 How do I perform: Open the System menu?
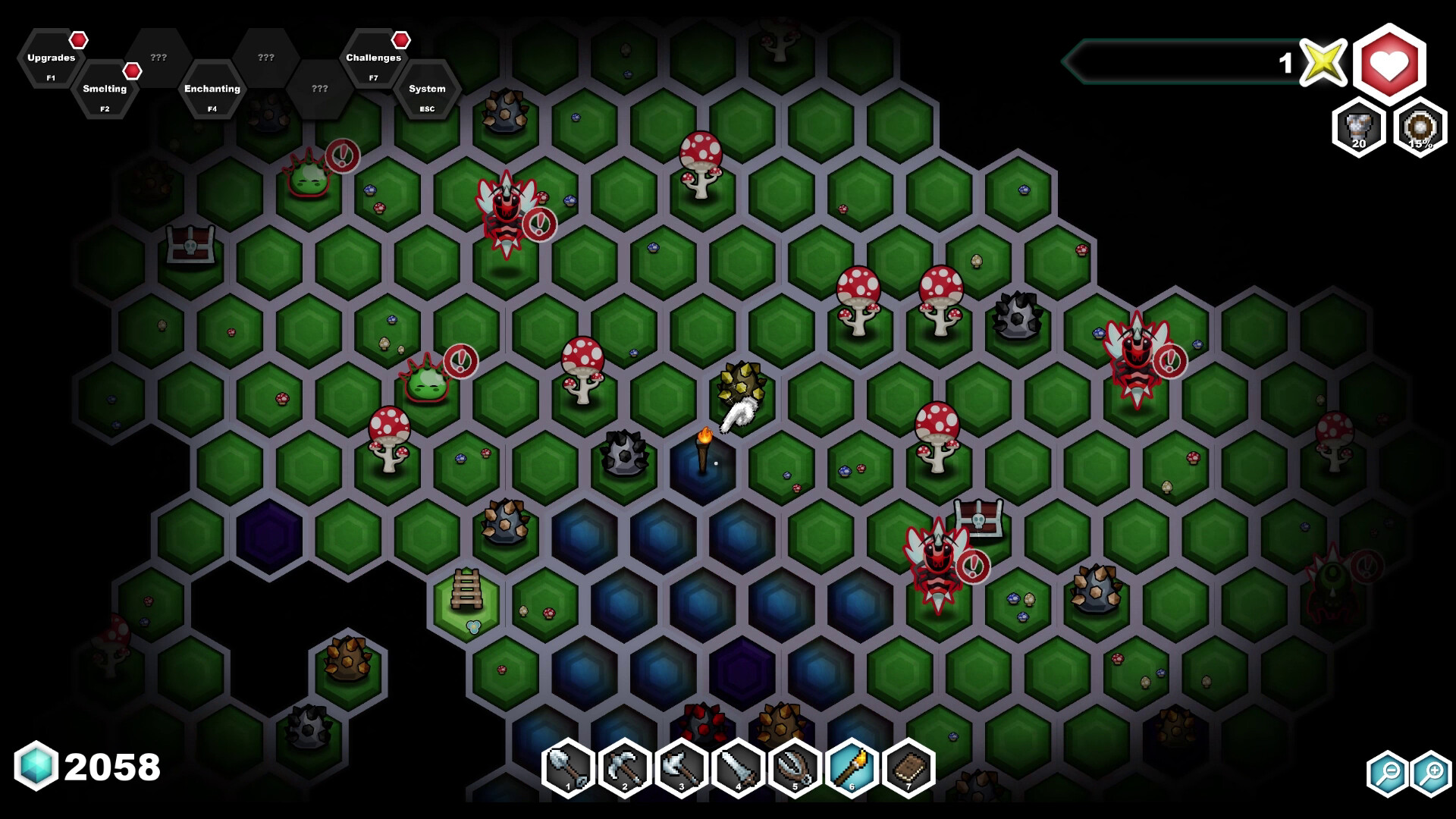pos(427,90)
